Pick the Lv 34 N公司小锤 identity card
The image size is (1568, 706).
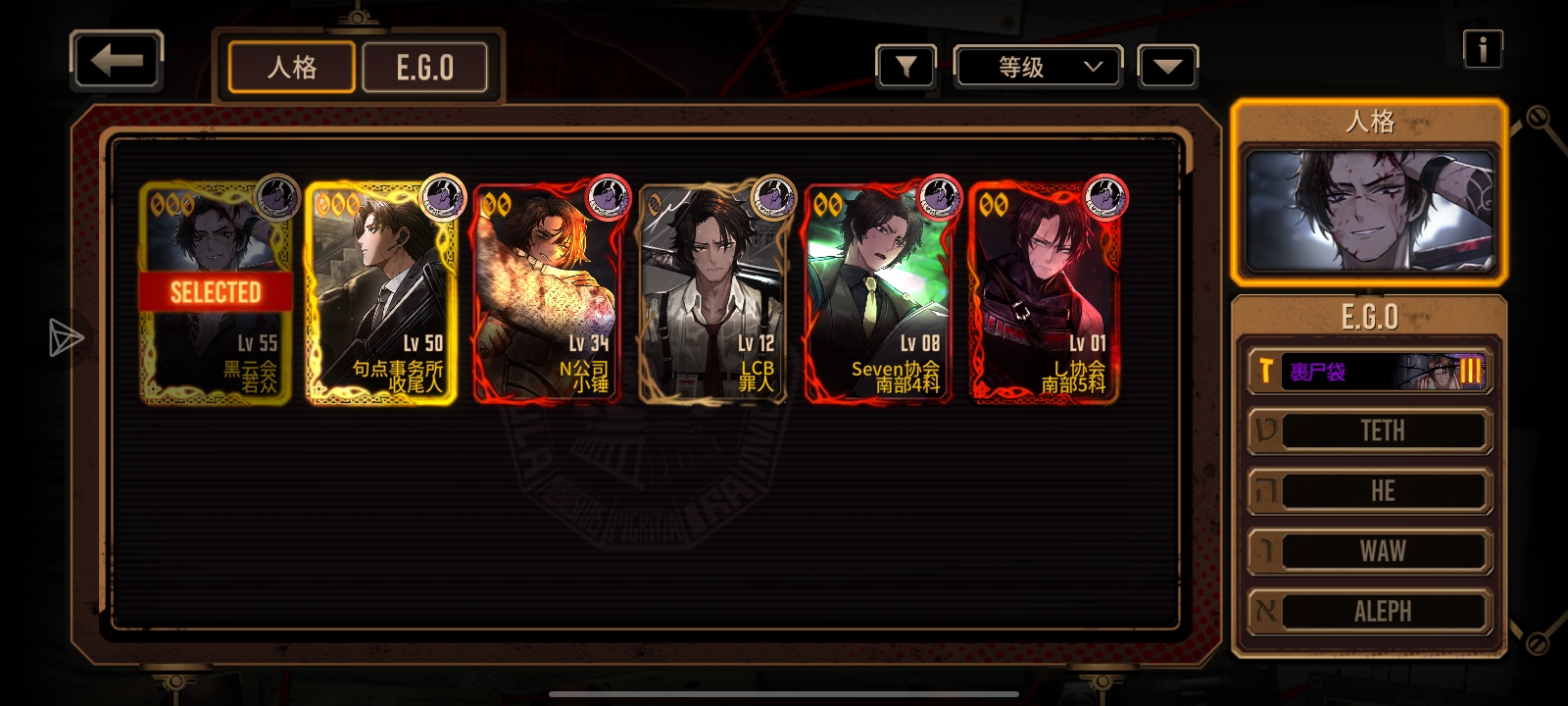(547, 292)
